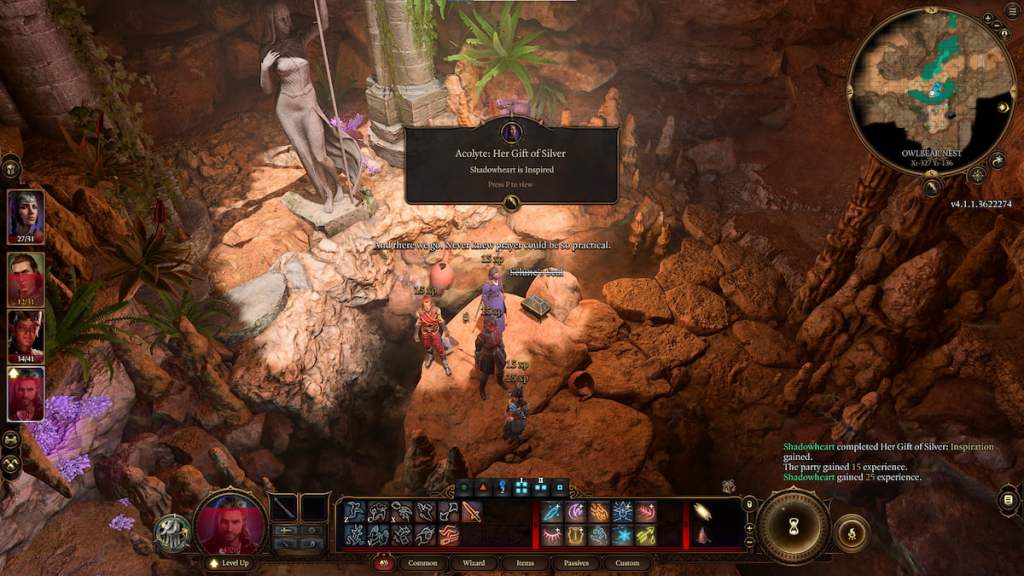Select the 27/31 HP party portrait

26,214
